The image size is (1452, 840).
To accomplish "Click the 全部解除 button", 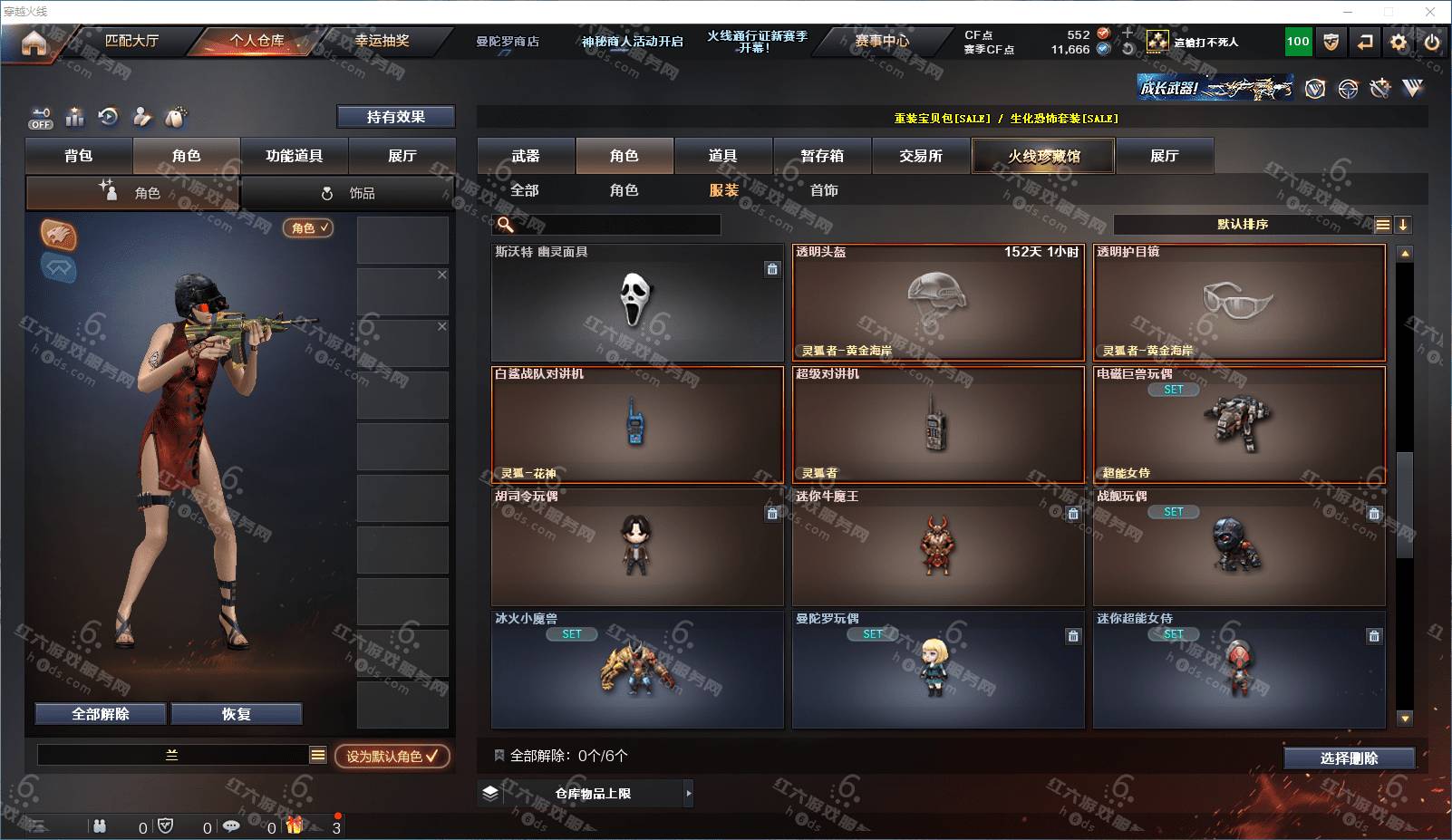I will click(101, 714).
